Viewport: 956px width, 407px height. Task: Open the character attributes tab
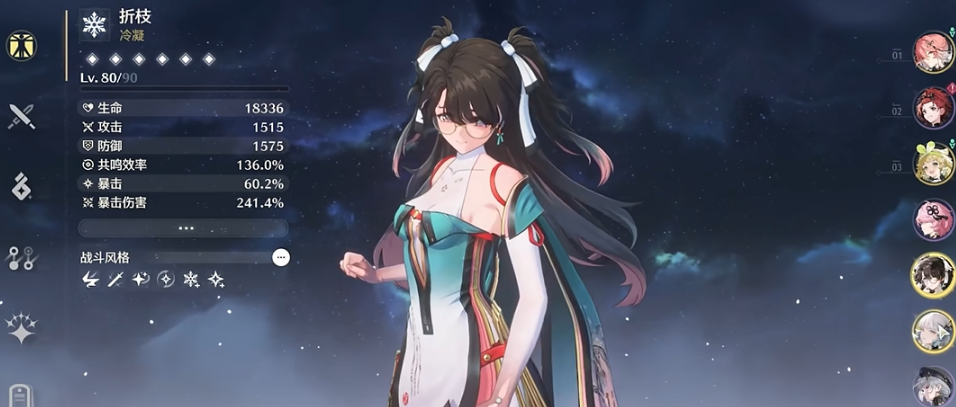pos(20,45)
